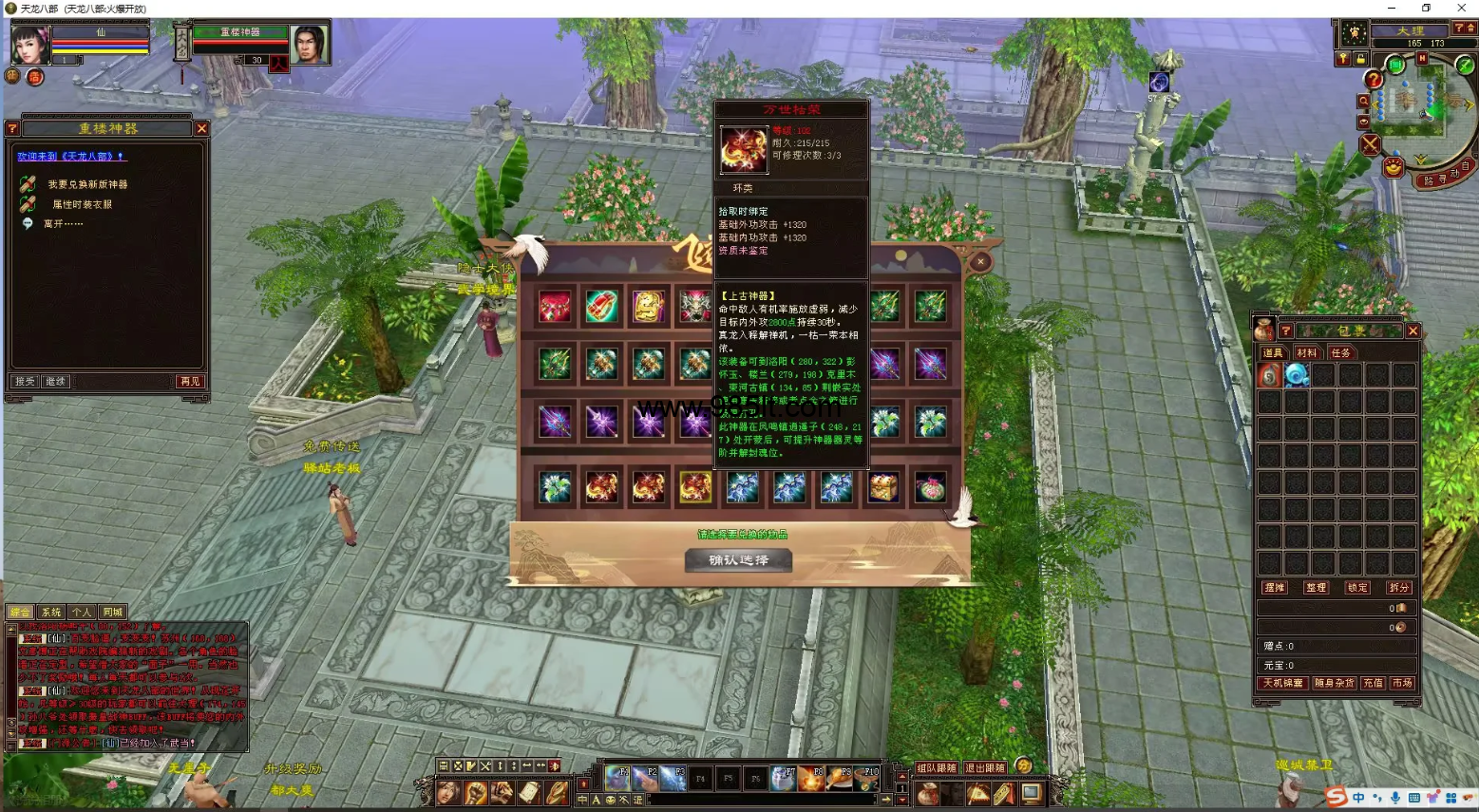
Task: Choose 我要兑换新版神器 dialogue option
Action: (x=87, y=184)
